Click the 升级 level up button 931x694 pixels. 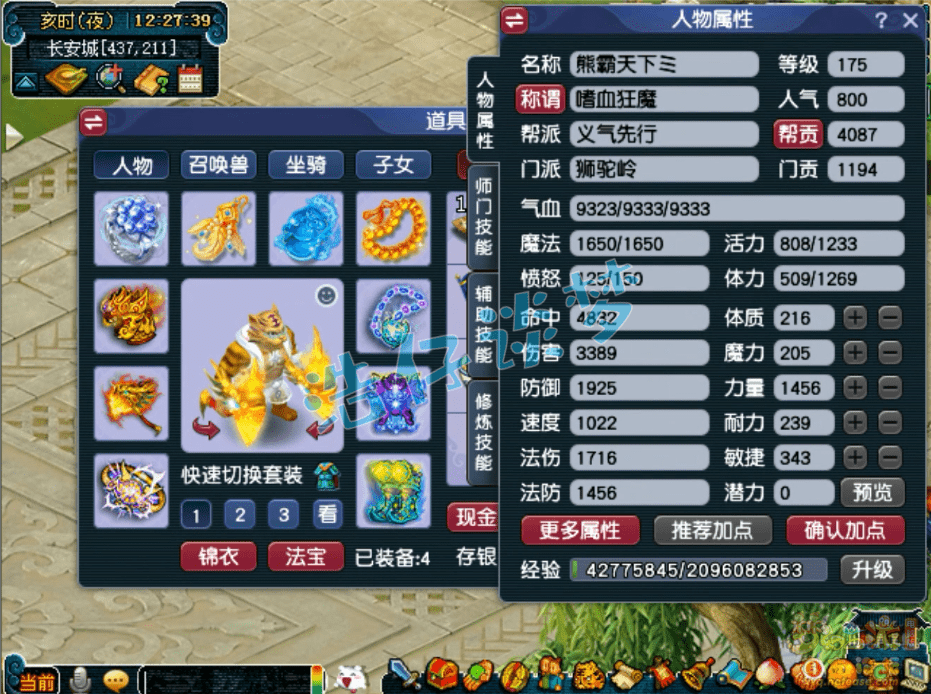872,570
